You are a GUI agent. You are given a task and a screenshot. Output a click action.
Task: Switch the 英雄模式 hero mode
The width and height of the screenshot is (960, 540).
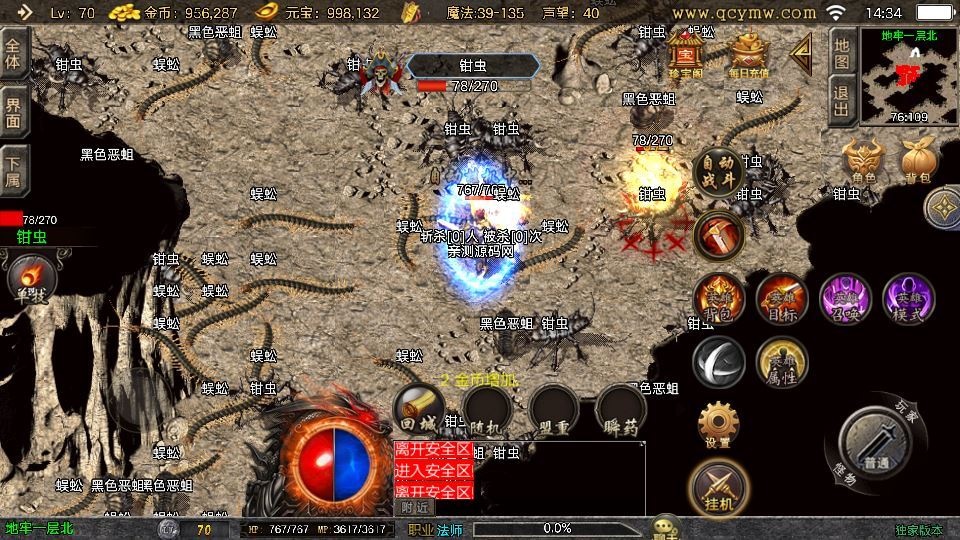(x=908, y=298)
